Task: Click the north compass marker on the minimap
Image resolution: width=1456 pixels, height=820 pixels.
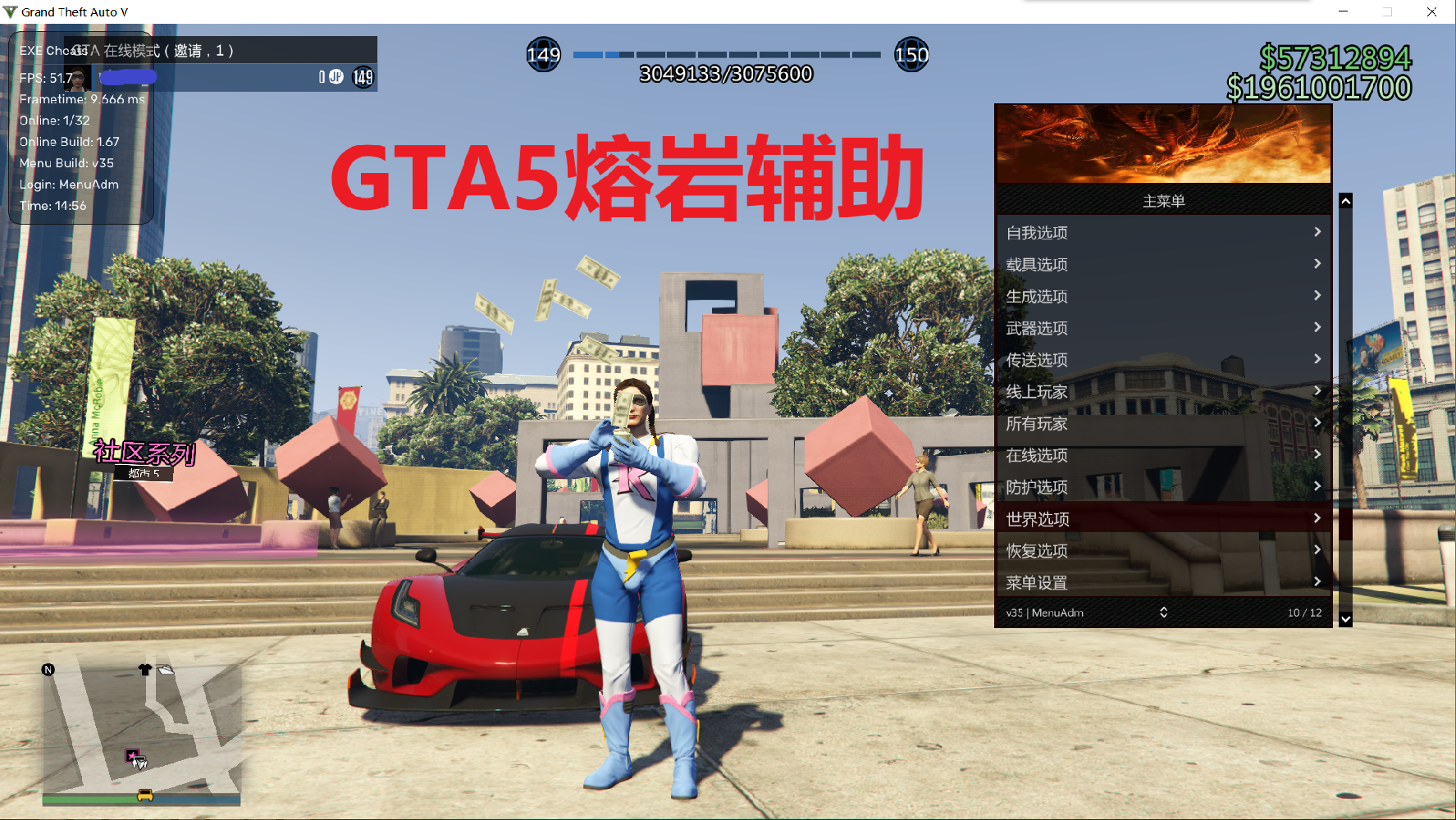Action: click(48, 670)
